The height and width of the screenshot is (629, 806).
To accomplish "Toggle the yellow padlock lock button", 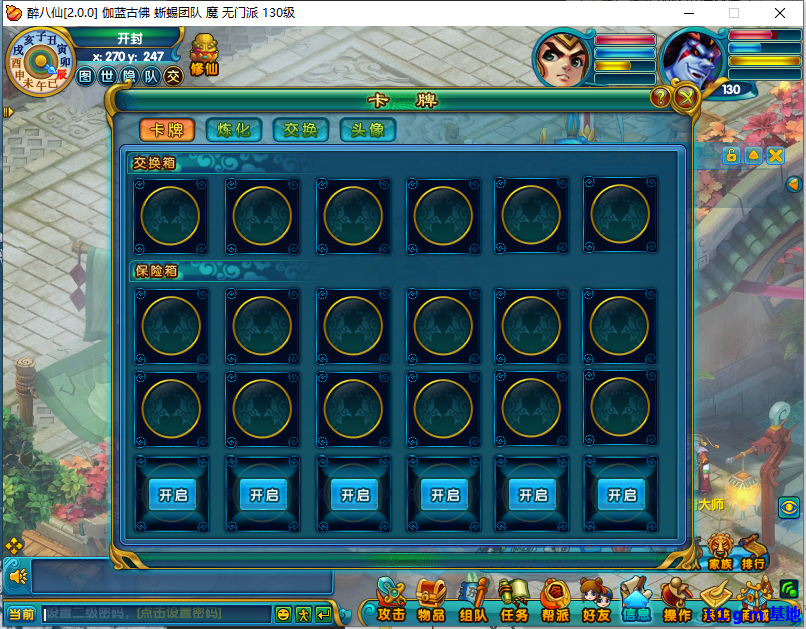I will click(731, 156).
